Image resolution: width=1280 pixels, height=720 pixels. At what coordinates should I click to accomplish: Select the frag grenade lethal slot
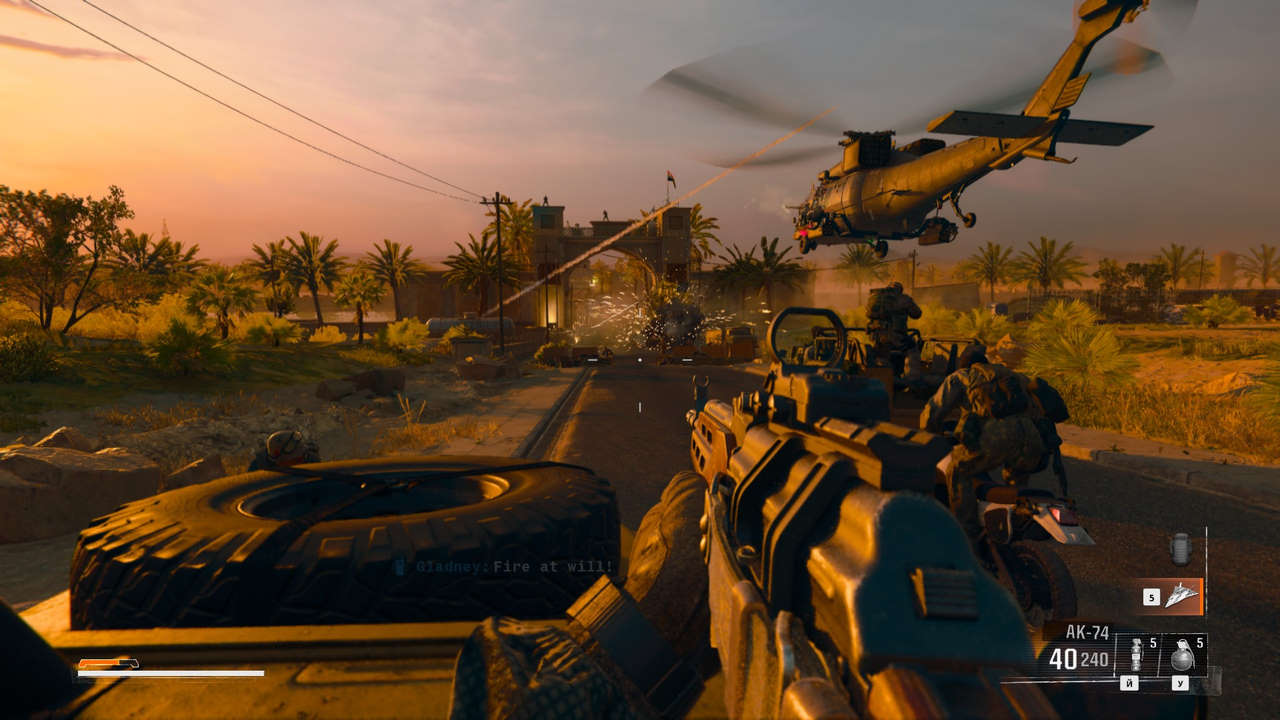[x=1181, y=655]
